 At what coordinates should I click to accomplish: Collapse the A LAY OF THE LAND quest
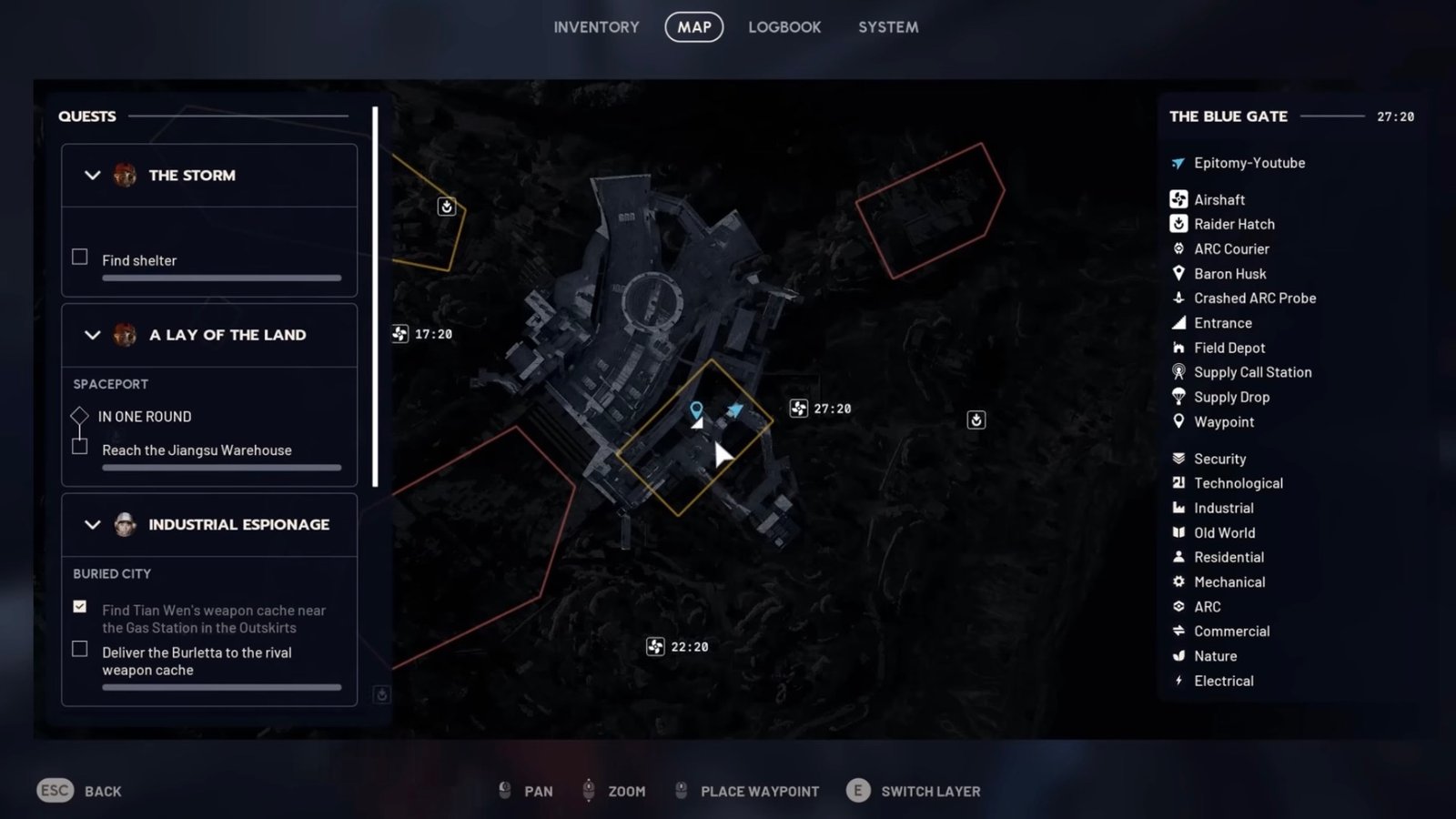pyautogui.click(x=91, y=335)
